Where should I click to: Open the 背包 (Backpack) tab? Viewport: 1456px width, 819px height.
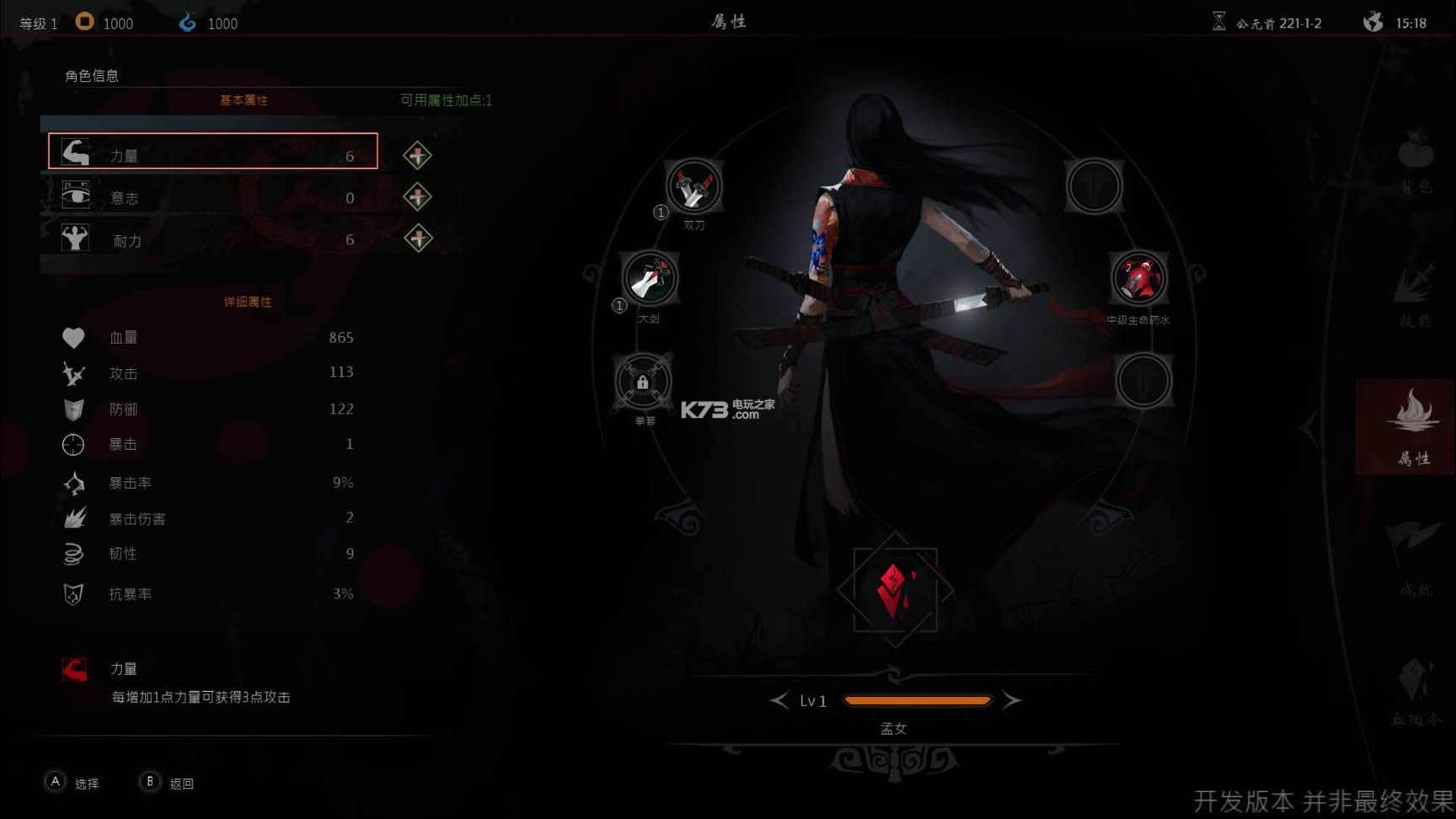click(x=1415, y=162)
